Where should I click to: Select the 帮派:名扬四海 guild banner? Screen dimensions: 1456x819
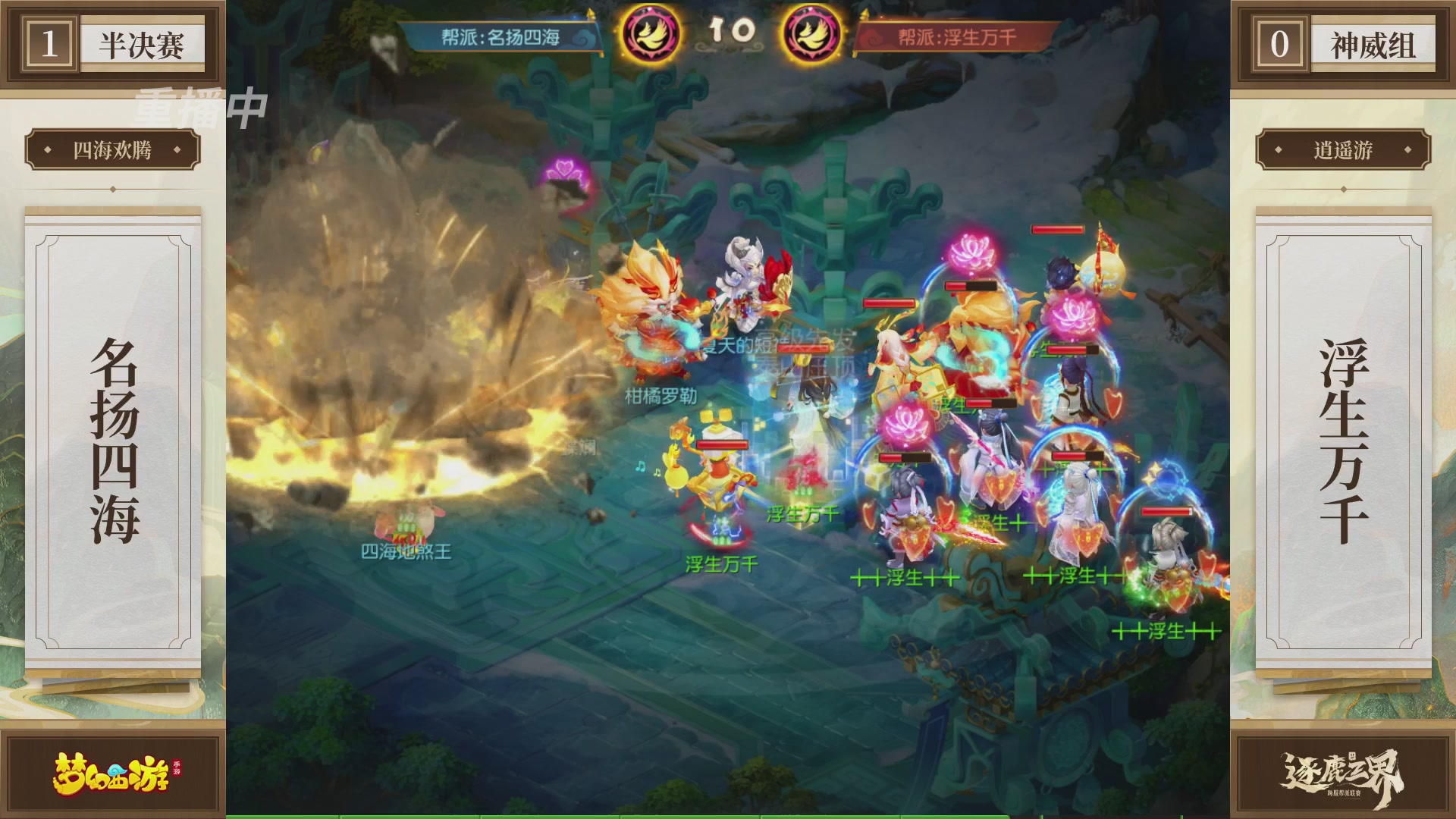tap(501, 37)
